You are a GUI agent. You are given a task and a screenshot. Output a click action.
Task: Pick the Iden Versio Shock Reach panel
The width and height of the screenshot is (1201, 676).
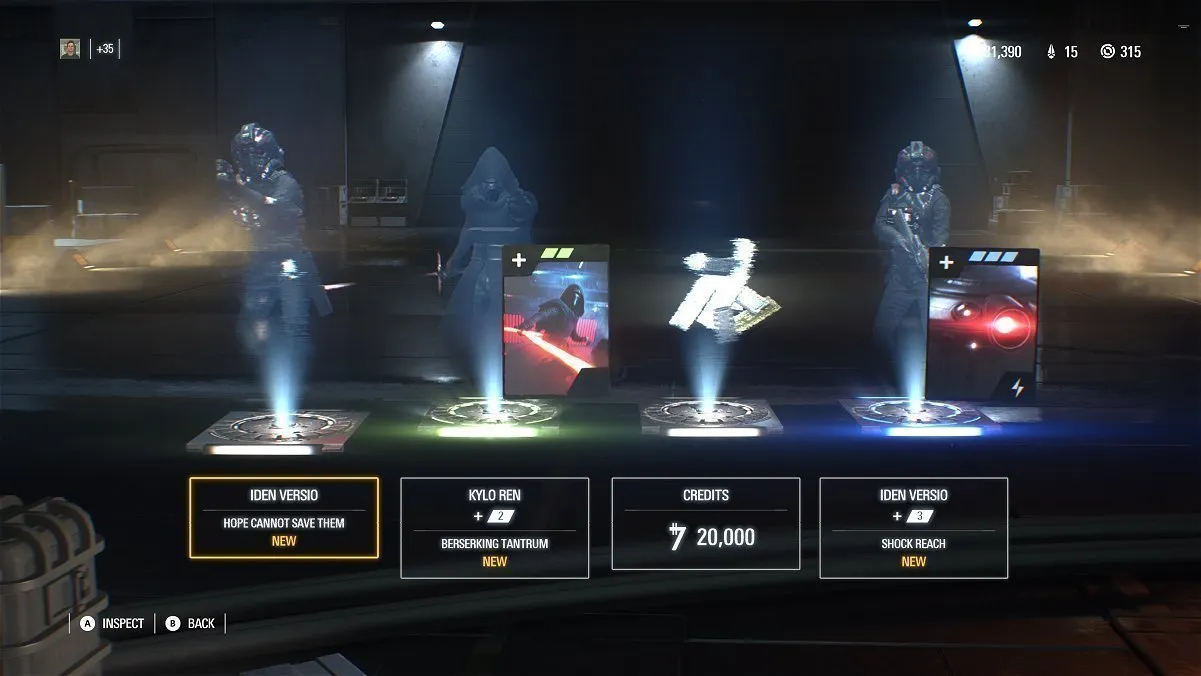pyautogui.click(x=913, y=528)
